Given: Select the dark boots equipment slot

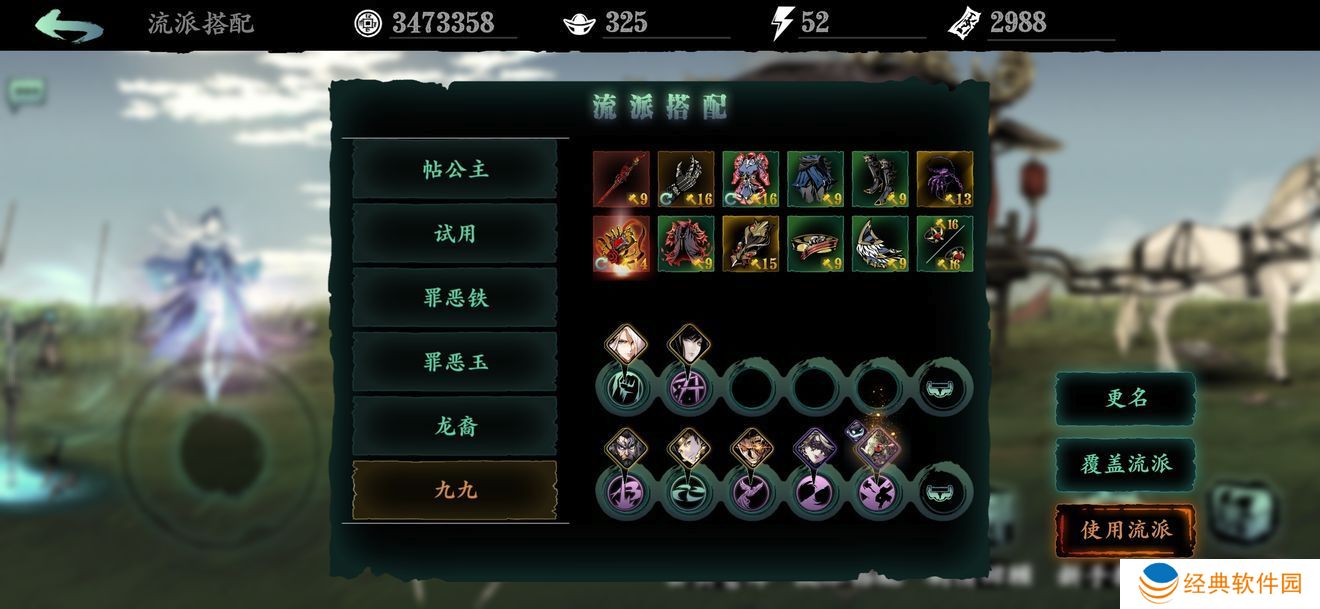Looking at the screenshot, I should 880,179.
